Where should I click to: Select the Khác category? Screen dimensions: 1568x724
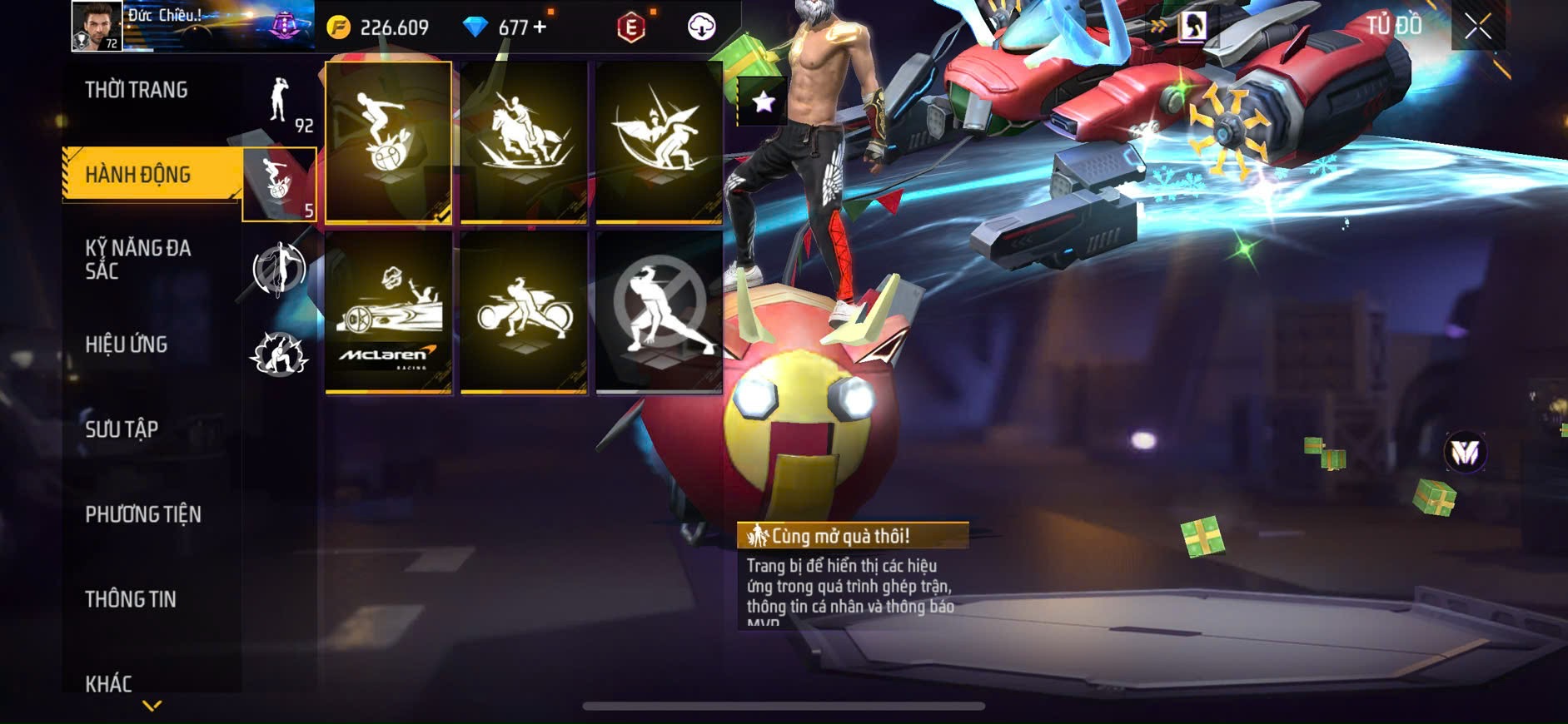pos(108,683)
